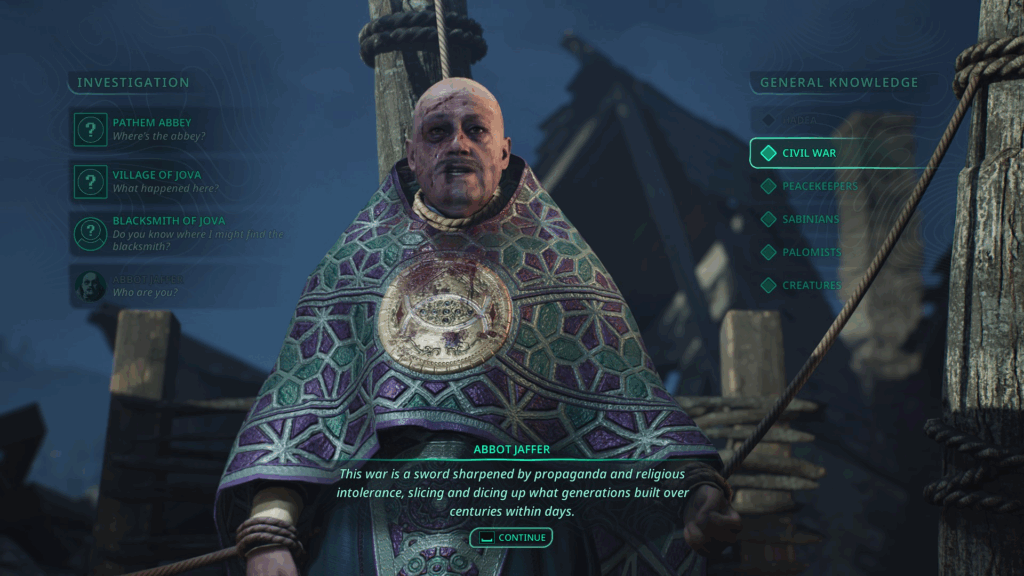Select the greyed-out Hadea knowledge topic

[x=798, y=120]
